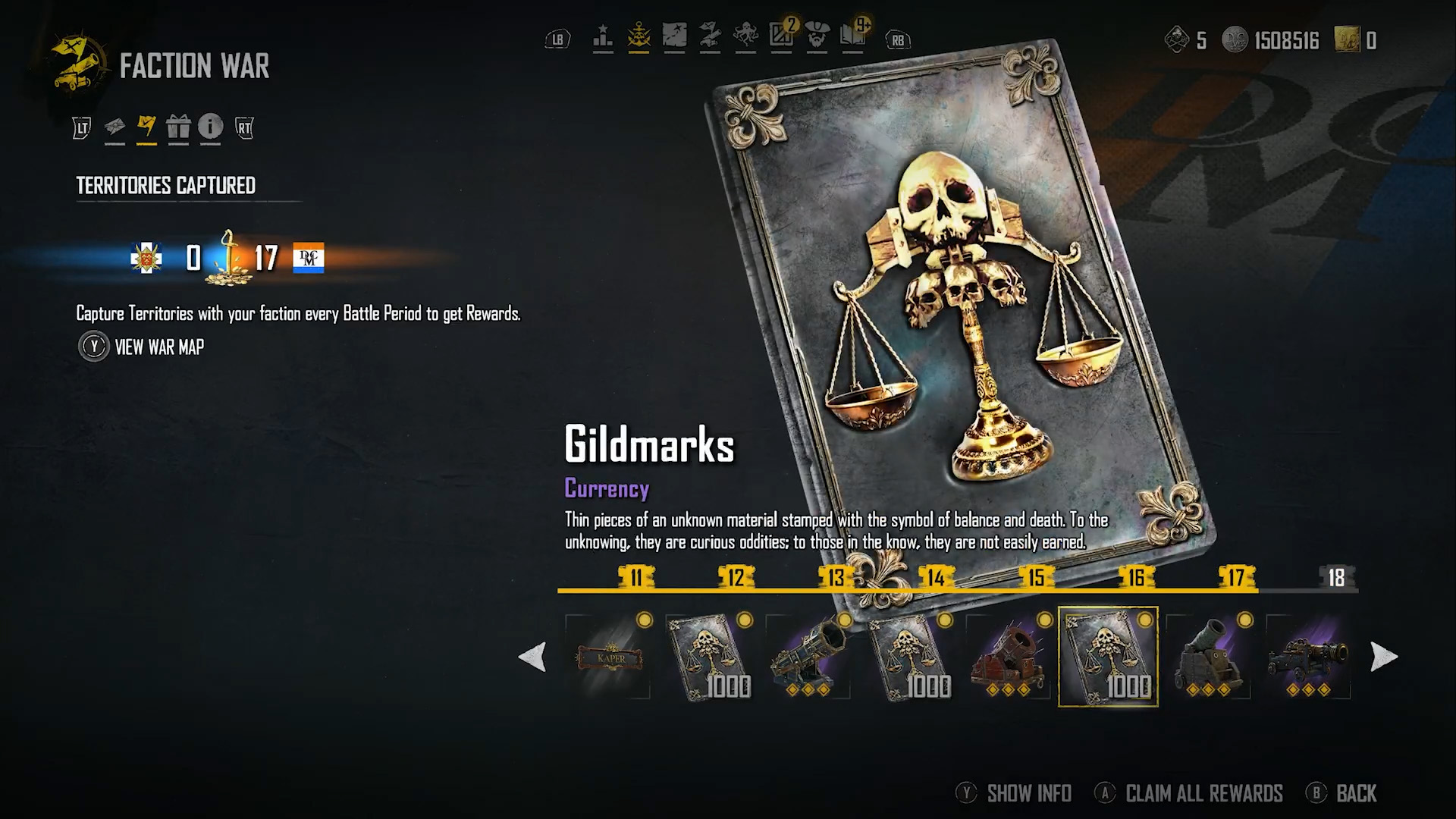Select the skull-and-anchor faction tab
This screenshot has height=819, width=1456.
[639, 37]
